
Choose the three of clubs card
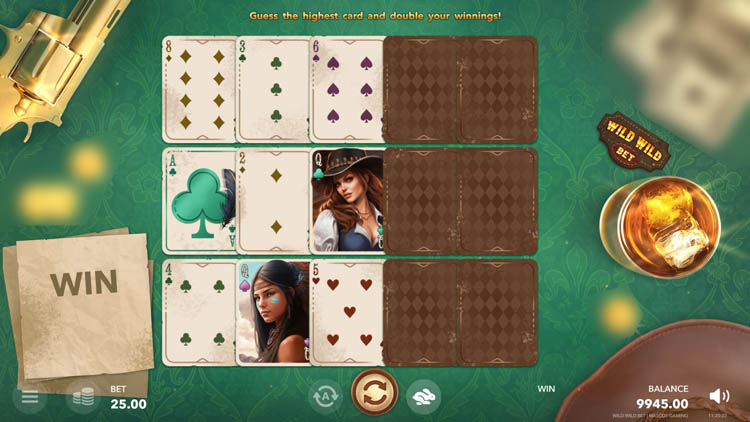[273, 89]
